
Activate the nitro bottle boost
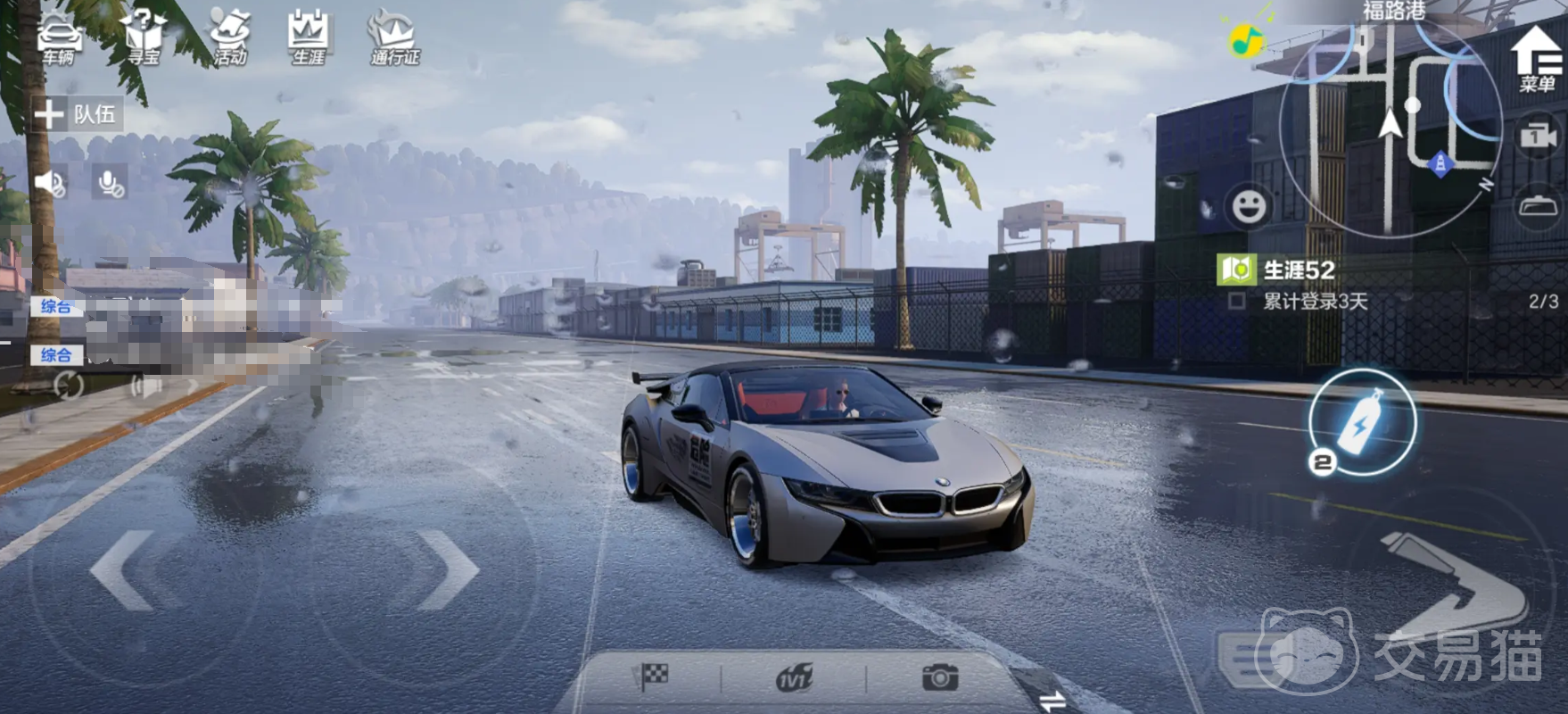coord(1361,421)
